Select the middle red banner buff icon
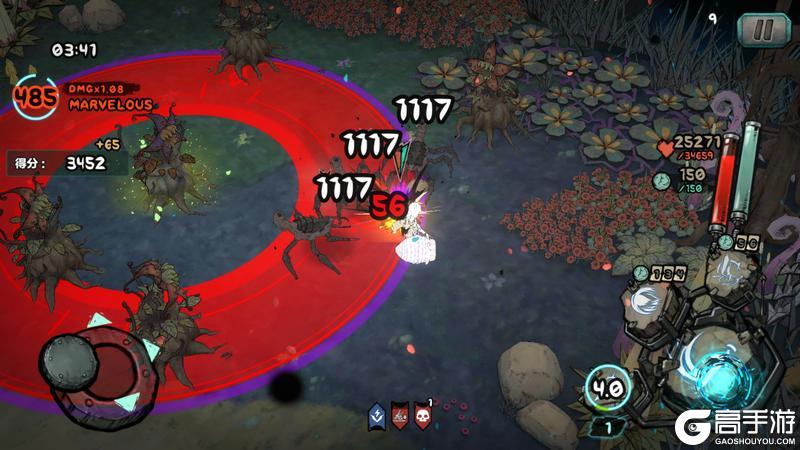Viewport: 800px width, 450px height. [x=400, y=415]
